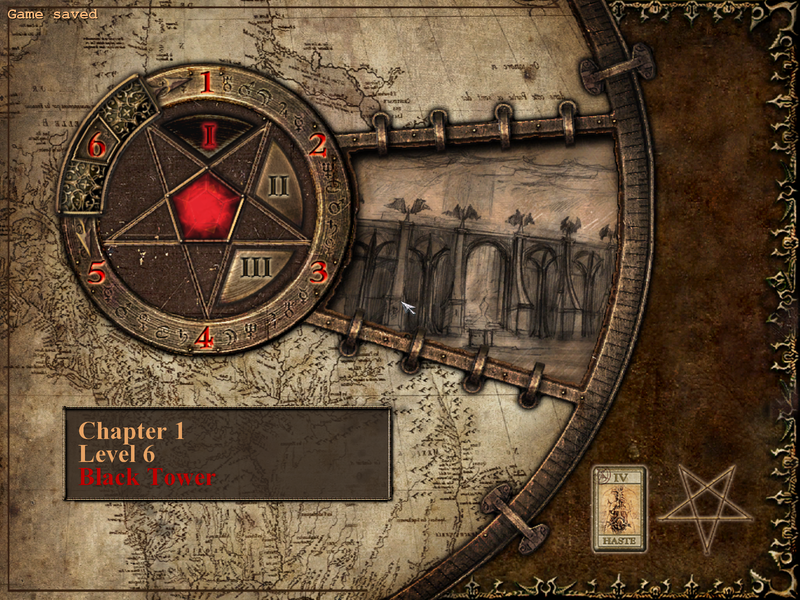Switch to chapter I segment
Viewport: 800px width, 600px height.
pos(208,135)
